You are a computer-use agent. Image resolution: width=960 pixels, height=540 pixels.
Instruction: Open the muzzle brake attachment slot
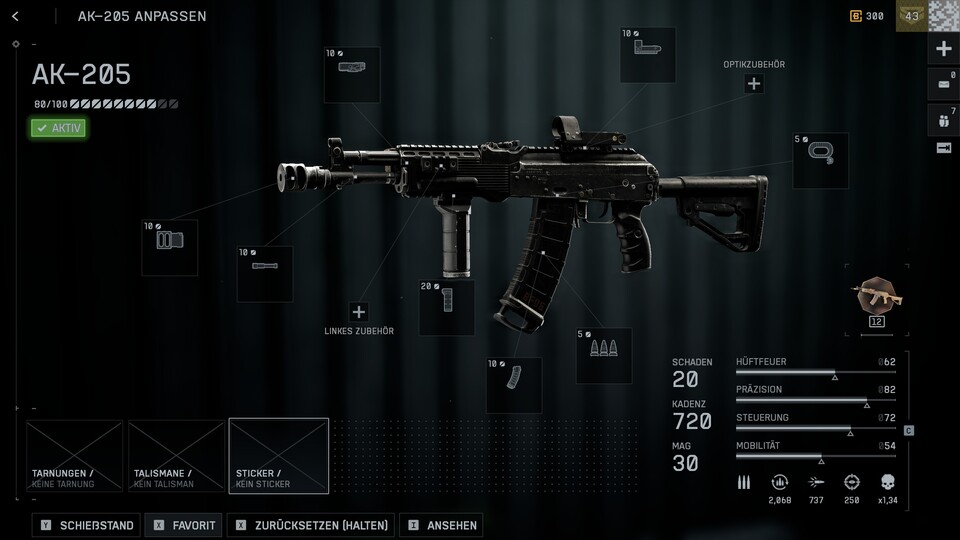click(169, 247)
